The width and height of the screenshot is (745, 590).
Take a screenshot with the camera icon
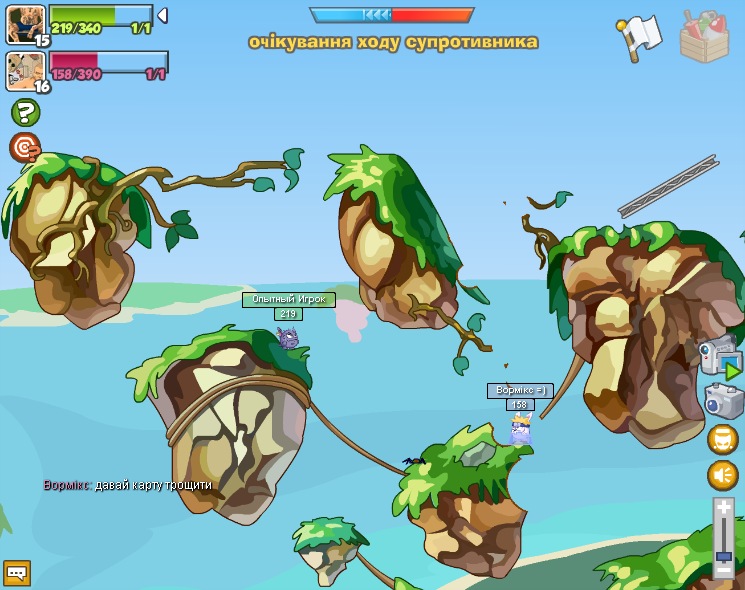point(723,401)
